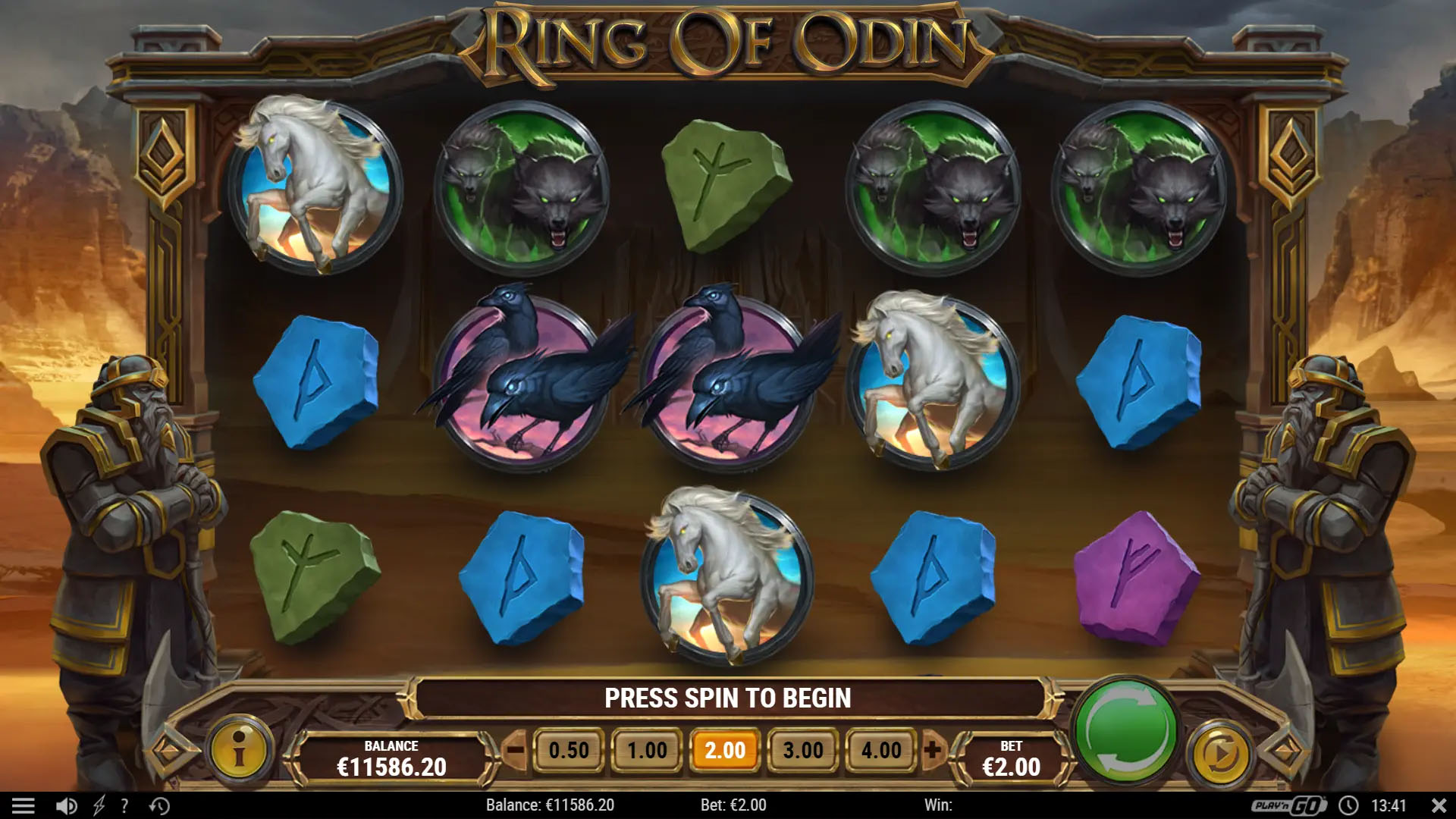
Task: Mute the game sound
Action: tap(67, 805)
